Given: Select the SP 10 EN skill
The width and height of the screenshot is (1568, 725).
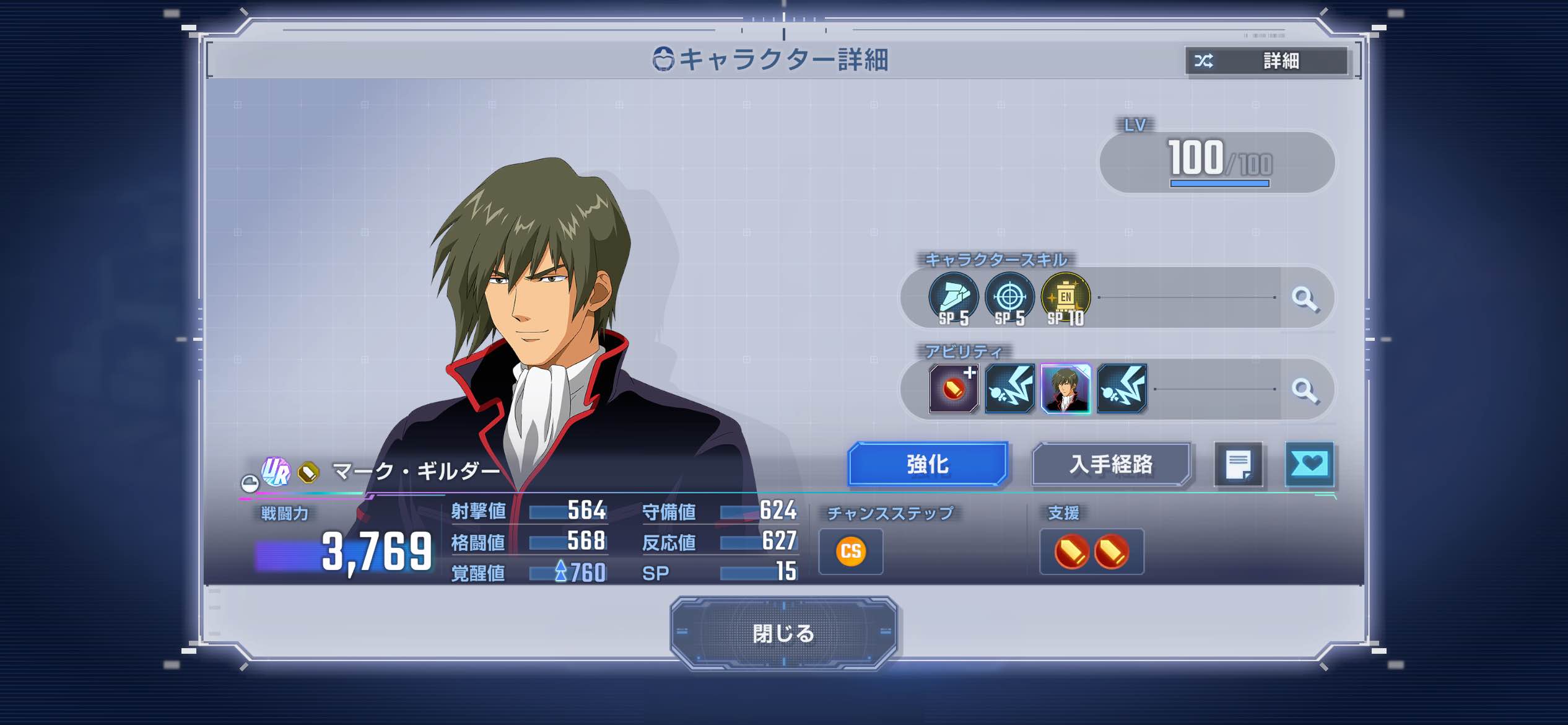Looking at the screenshot, I should click(x=1065, y=298).
